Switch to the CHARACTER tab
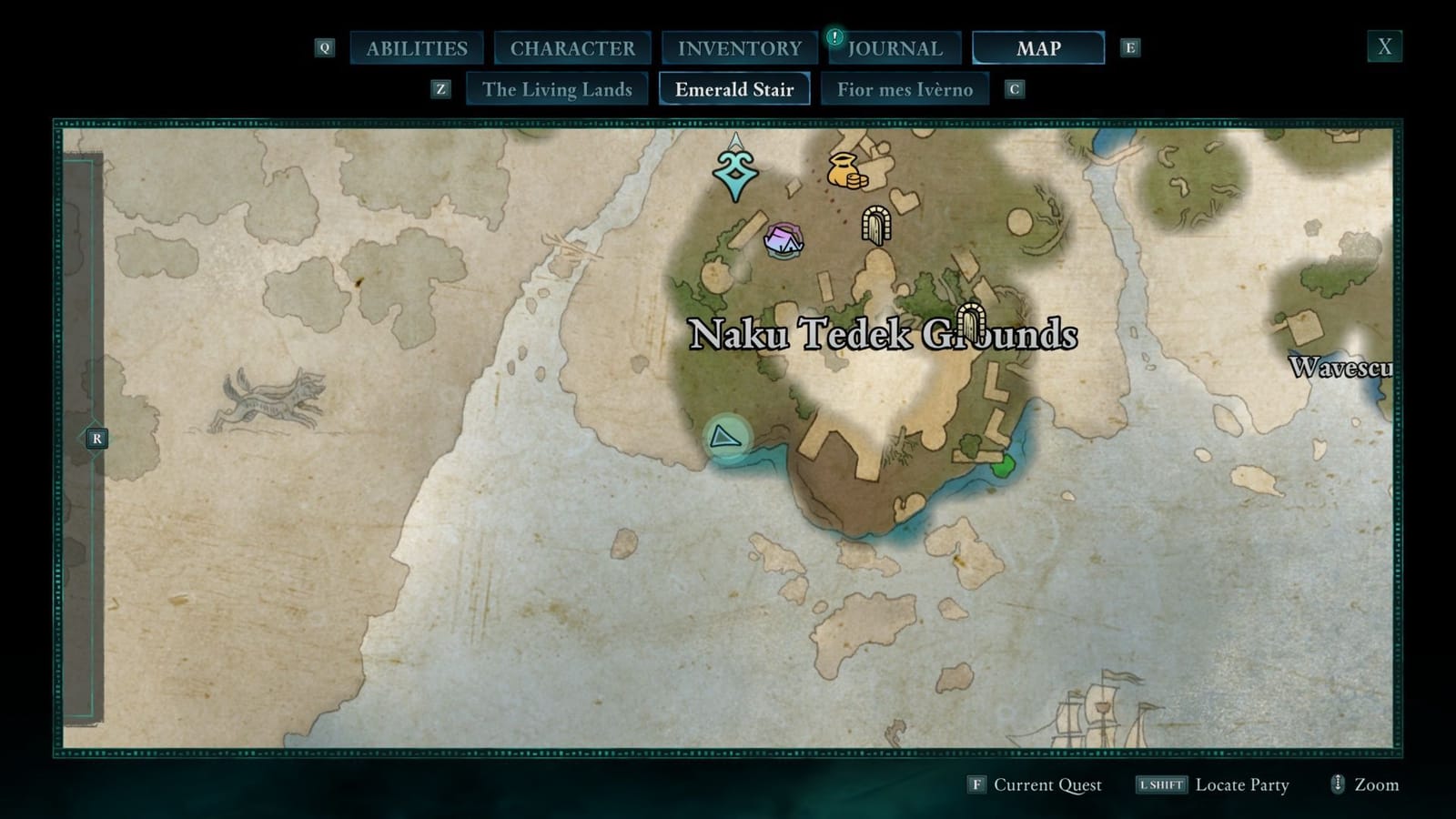1456x819 pixels. [573, 48]
